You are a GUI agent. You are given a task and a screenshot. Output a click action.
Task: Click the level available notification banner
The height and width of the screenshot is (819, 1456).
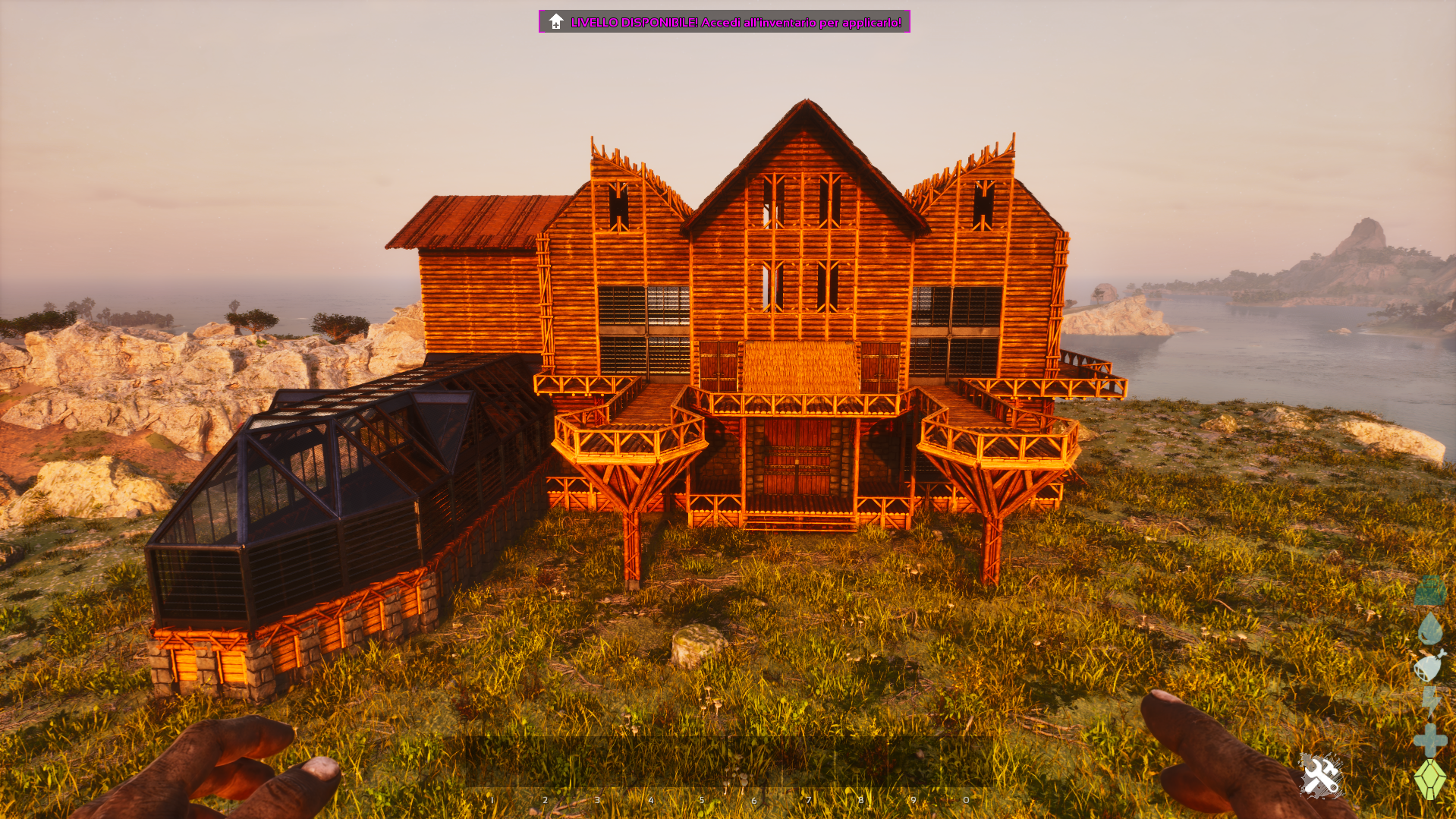[x=724, y=22]
